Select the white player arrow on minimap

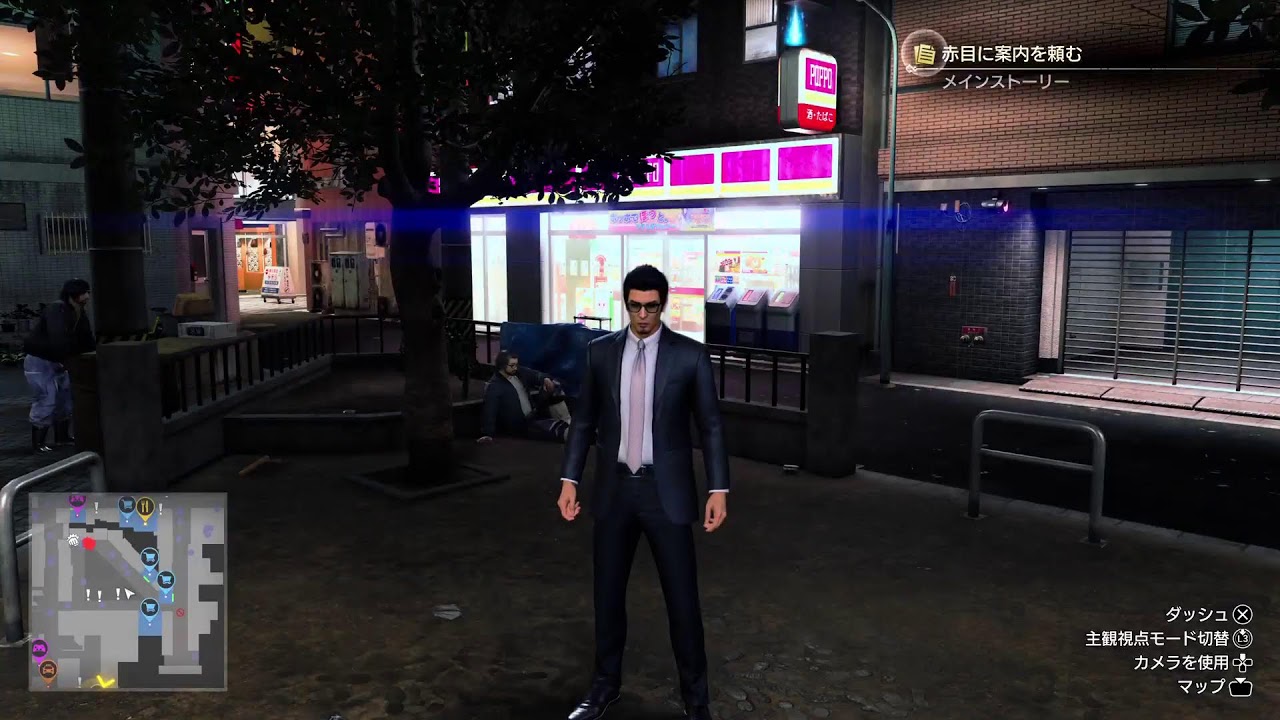(x=129, y=594)
